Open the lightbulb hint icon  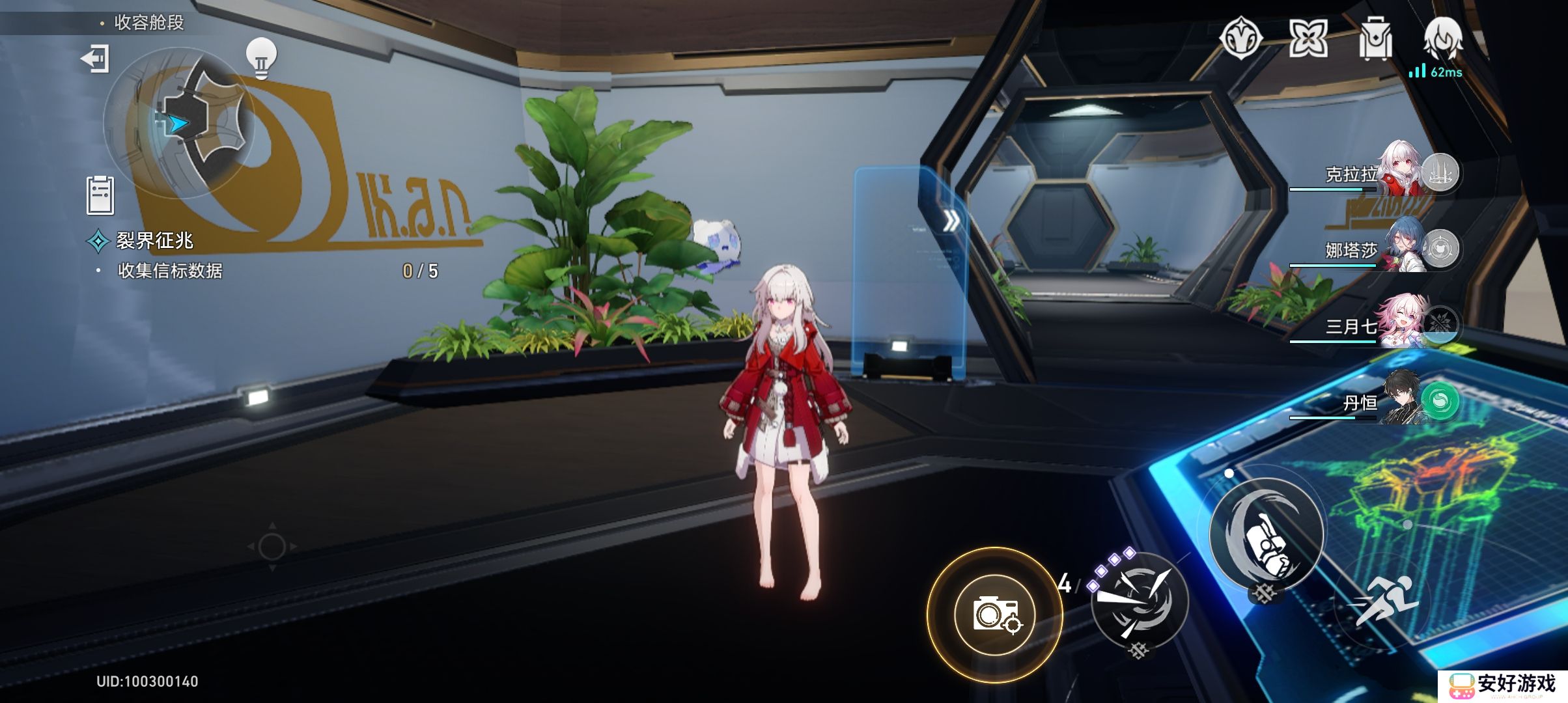[261, 58]
